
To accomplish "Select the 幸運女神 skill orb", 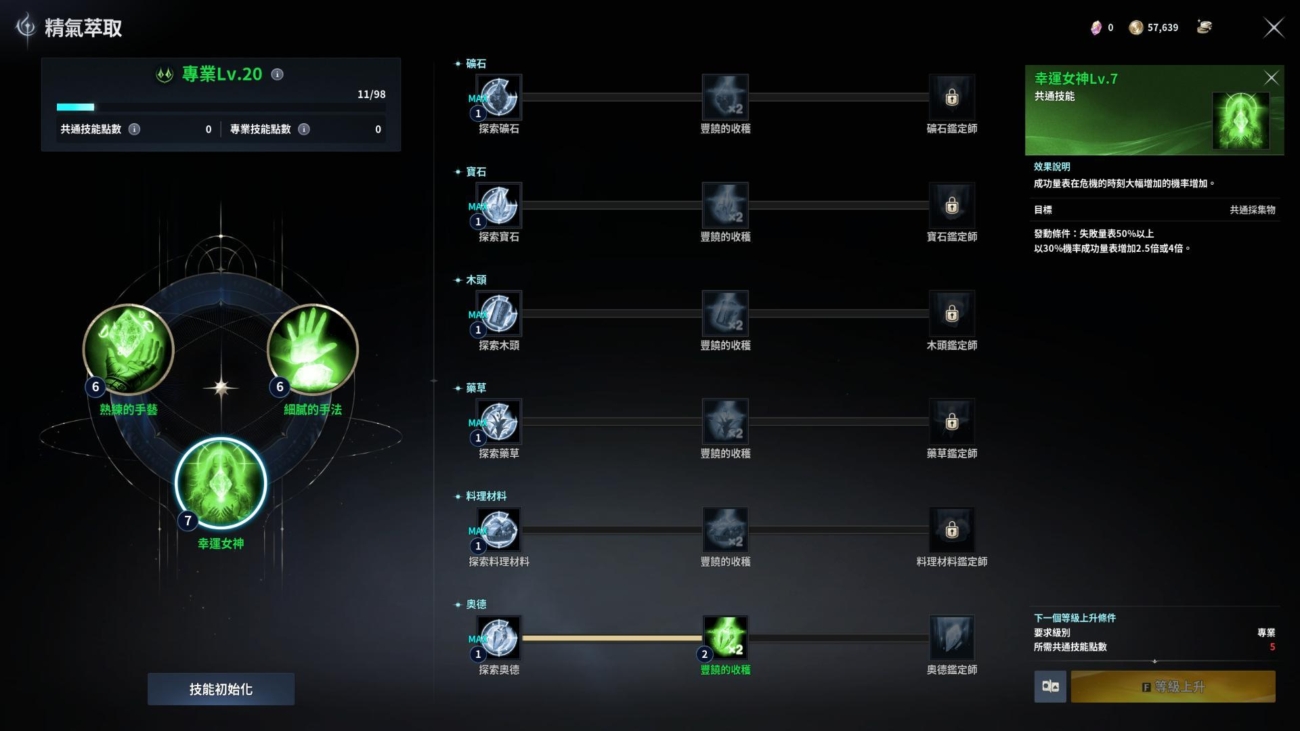I will pos(218,483).
